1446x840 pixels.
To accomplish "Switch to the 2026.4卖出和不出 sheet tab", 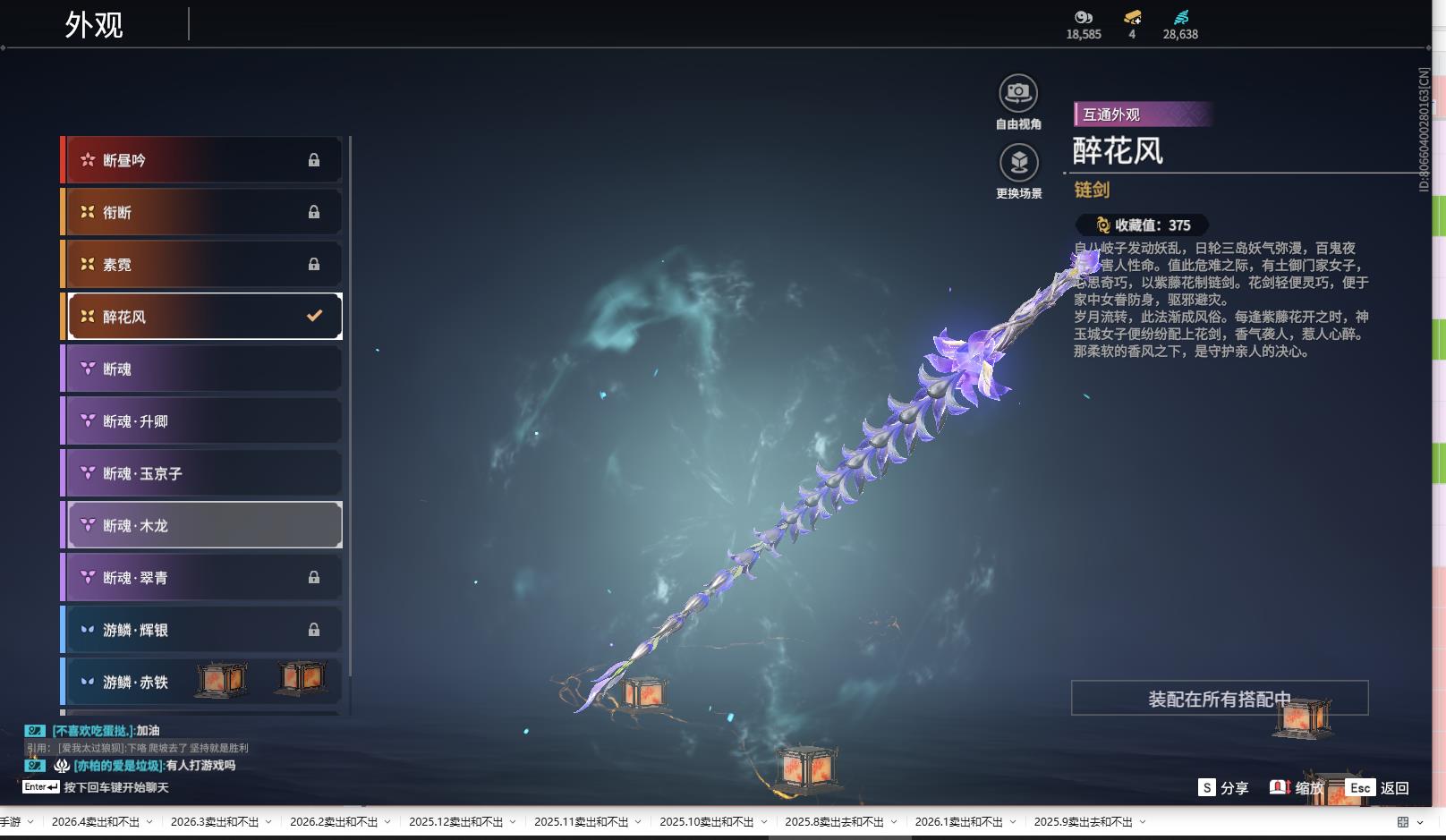I will [95, 822].
